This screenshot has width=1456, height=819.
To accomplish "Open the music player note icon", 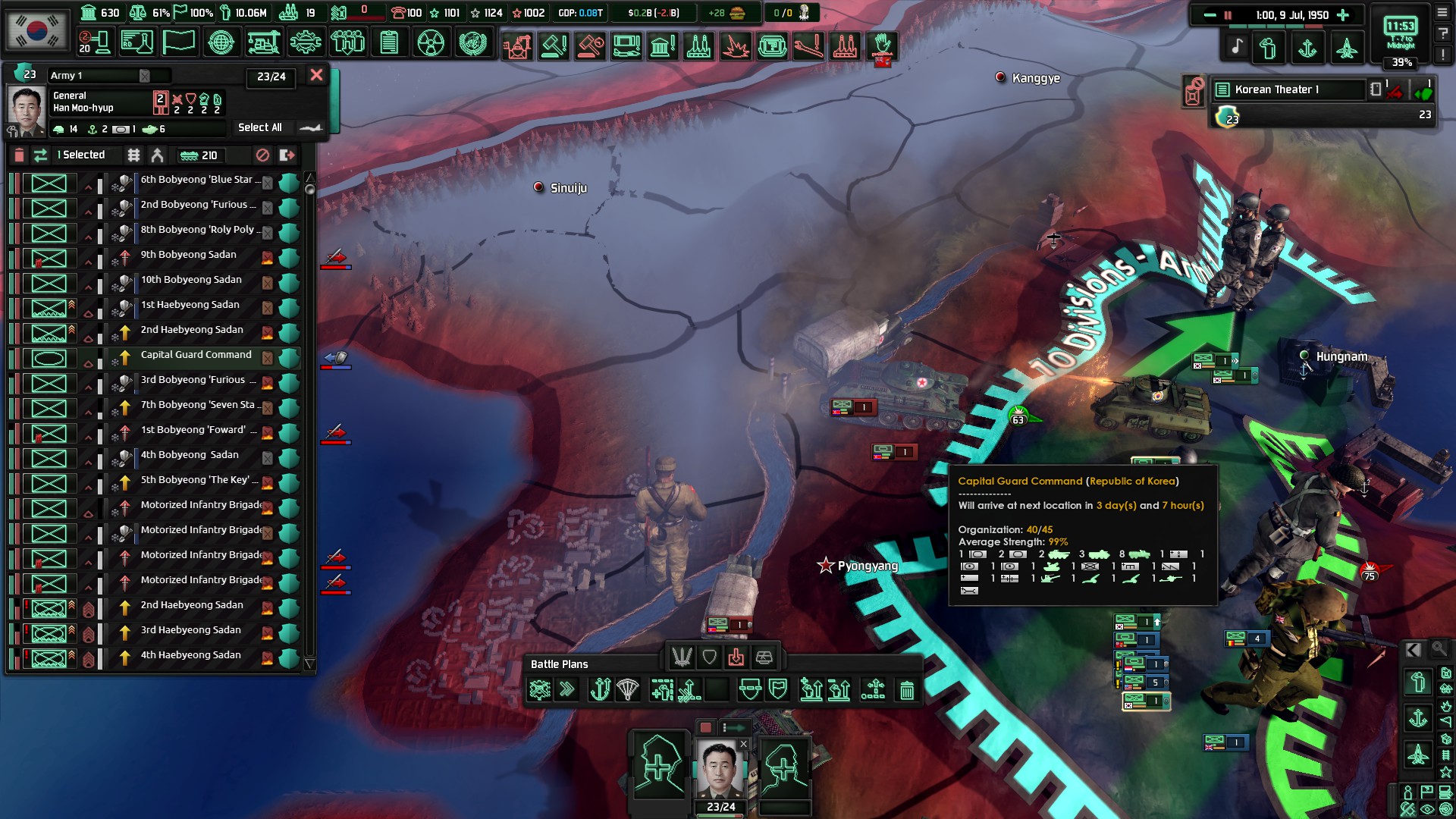I will 1237,47.
